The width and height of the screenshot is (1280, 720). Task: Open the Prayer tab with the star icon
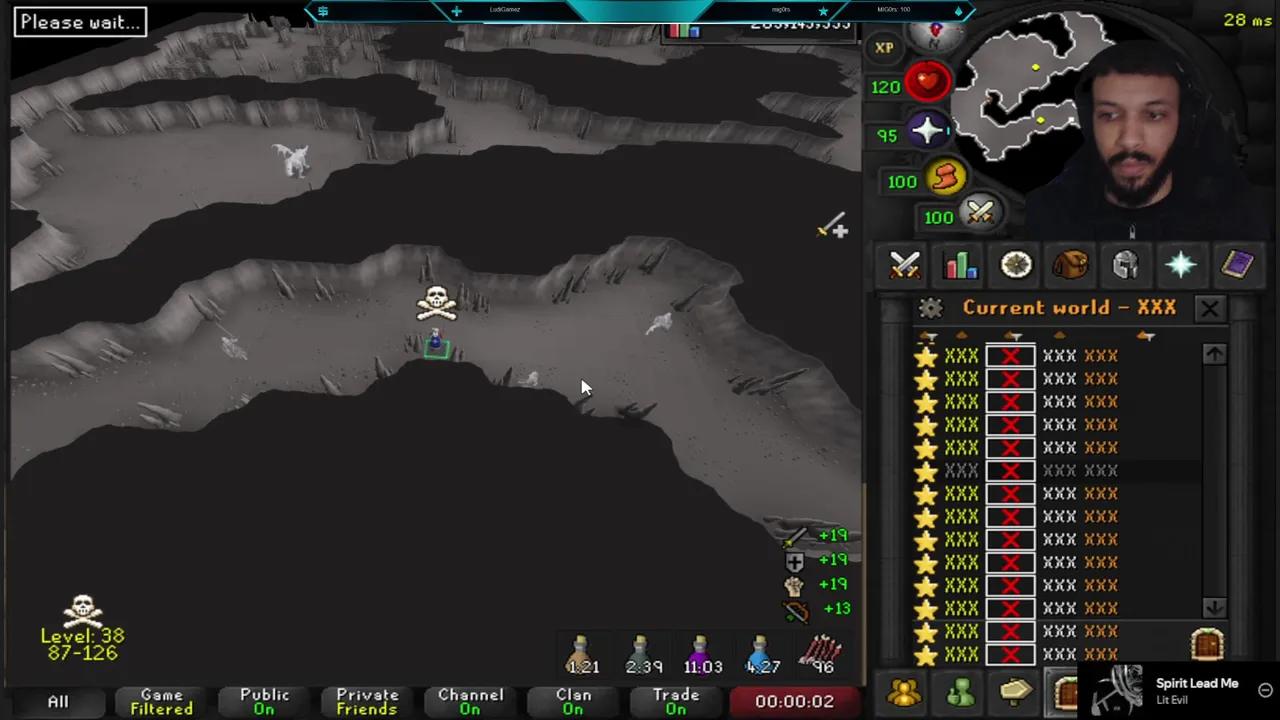[x=1182, y=264]
